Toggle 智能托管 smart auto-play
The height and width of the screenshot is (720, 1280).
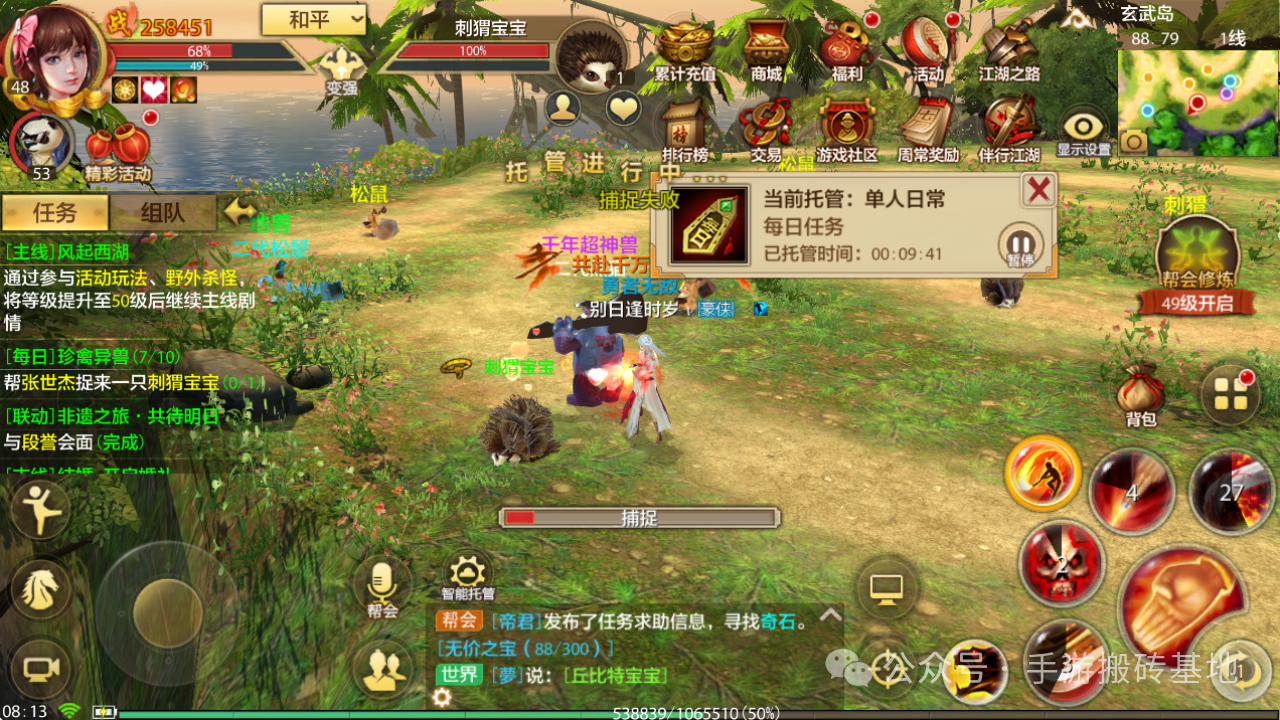(x=467, y=574)
